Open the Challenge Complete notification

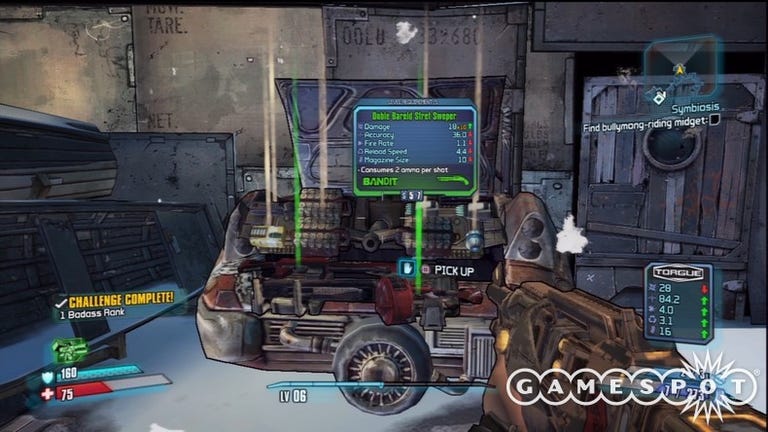tap(115, 304)
